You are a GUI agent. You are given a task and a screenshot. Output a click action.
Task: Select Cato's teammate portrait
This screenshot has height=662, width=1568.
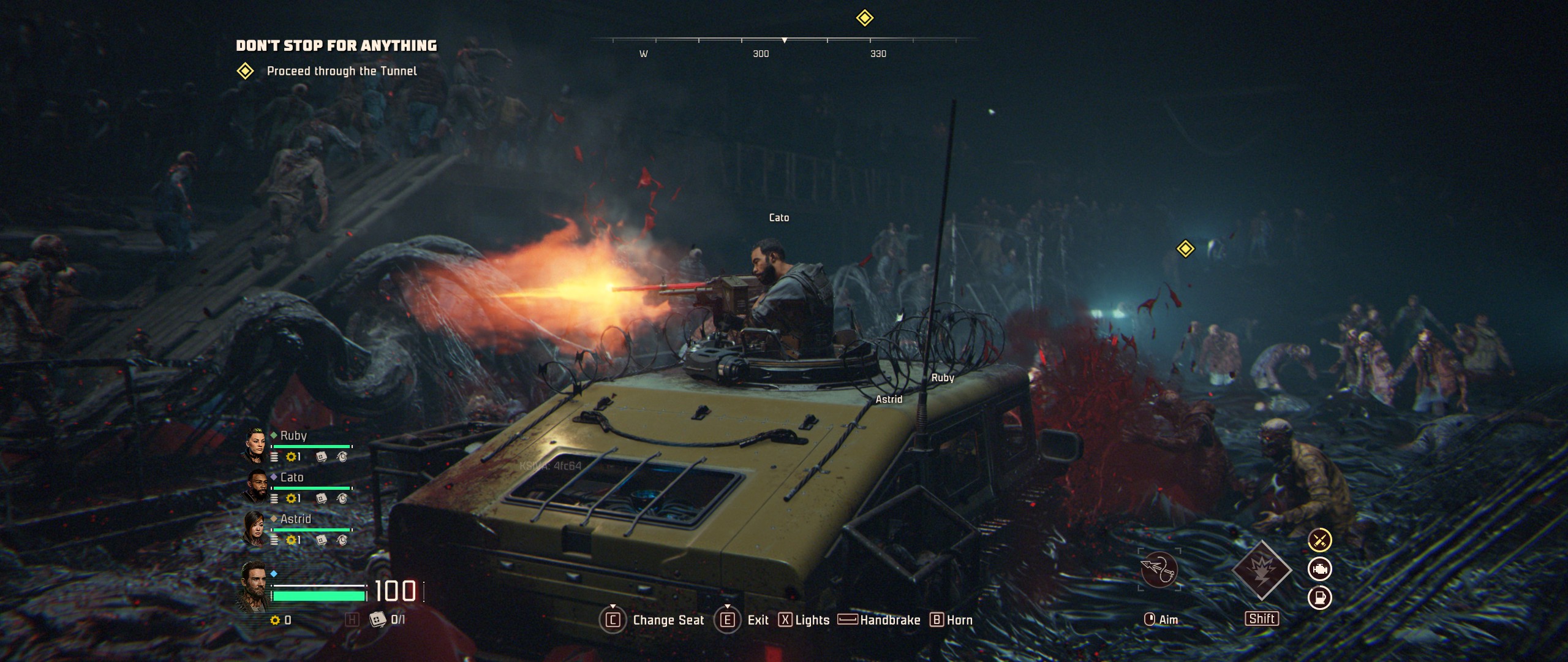[255, 487]
